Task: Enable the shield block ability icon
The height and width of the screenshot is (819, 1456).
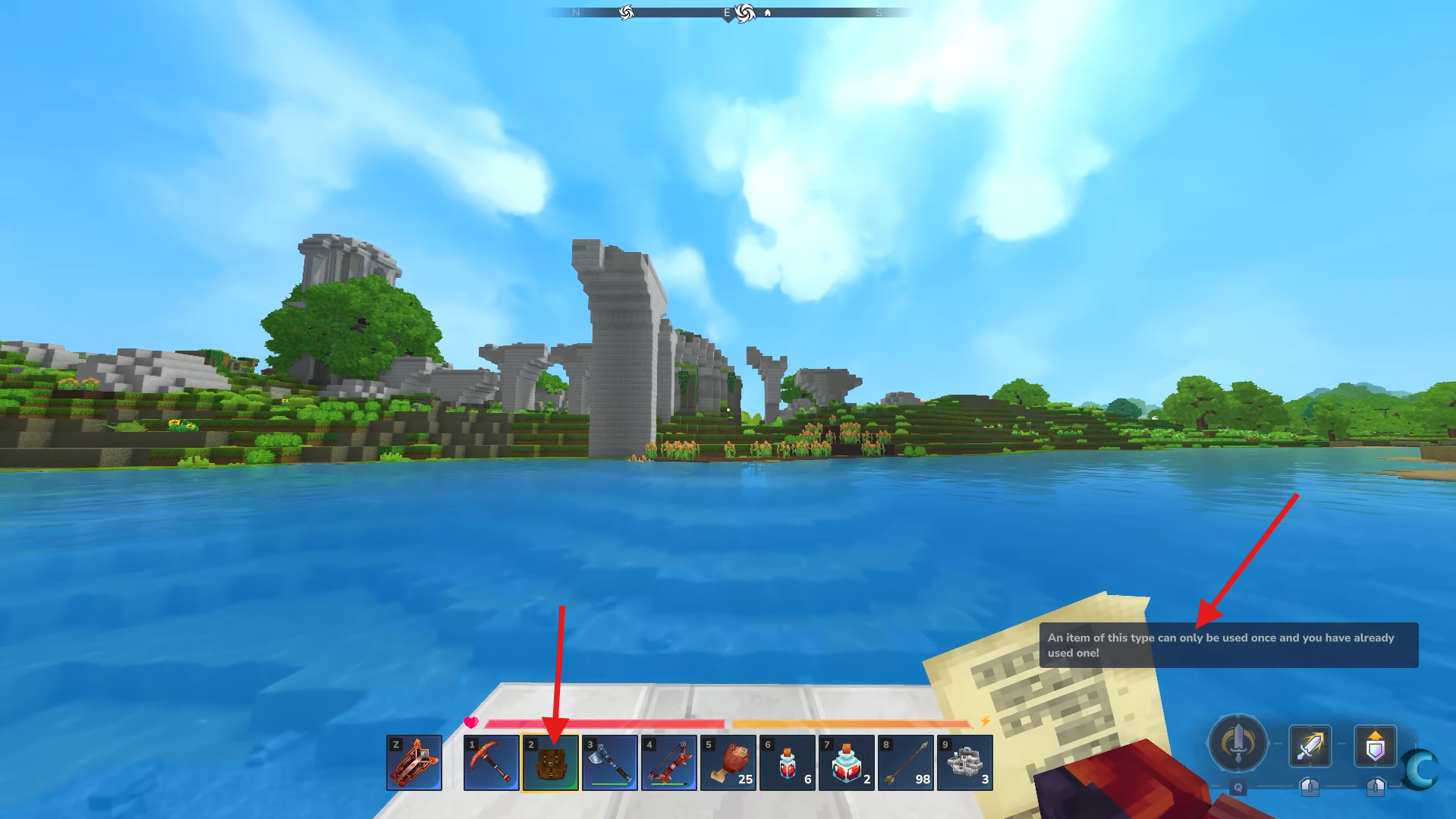Action: pyautogui.click(x=1375, y=746)
